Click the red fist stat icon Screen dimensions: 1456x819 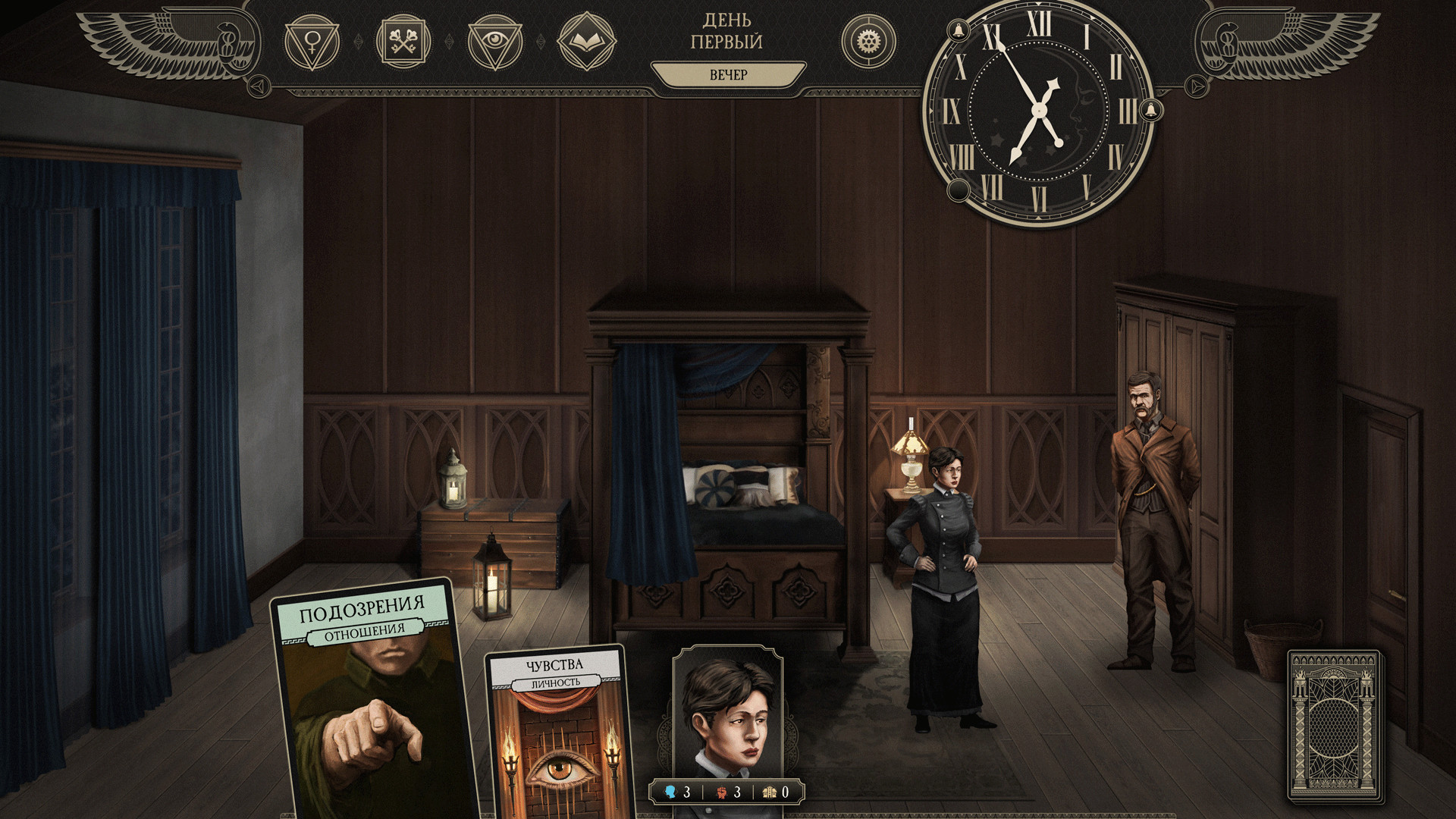click(723, 791)
